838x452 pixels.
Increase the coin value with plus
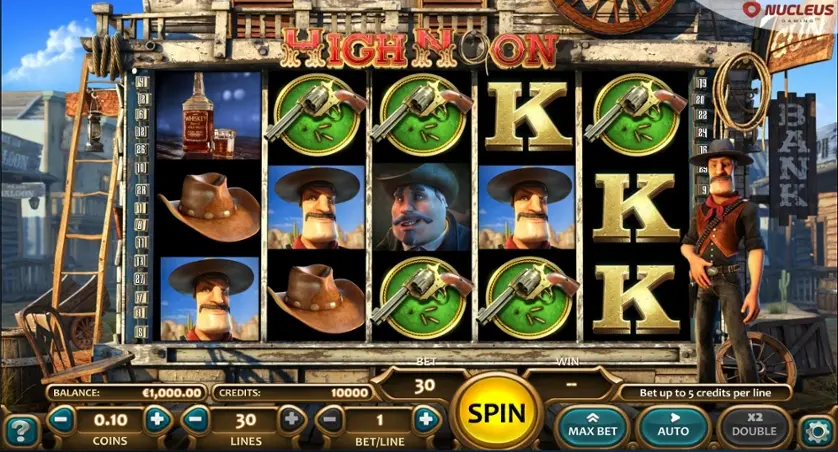[x=156, y=420]
